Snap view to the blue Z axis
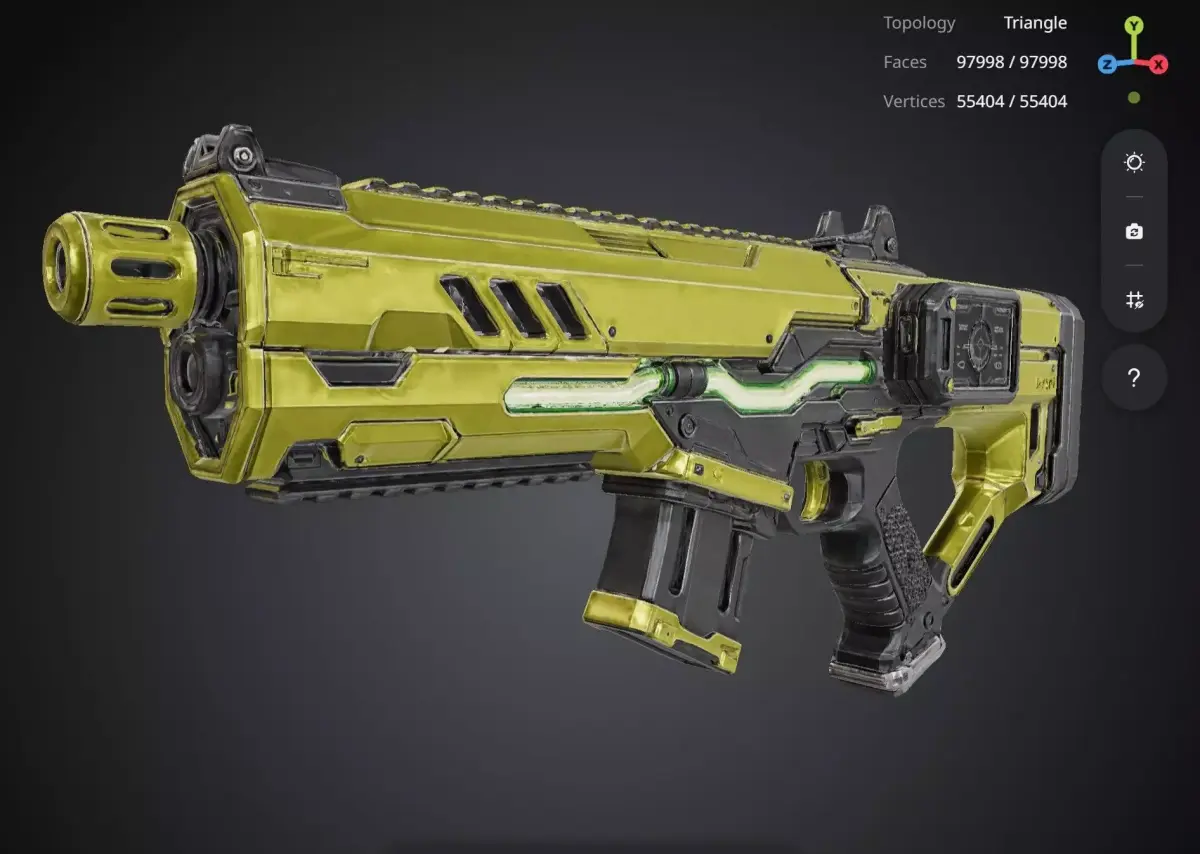The height and width of the screenshot is (854, 1200). [x=1107, y=65]
